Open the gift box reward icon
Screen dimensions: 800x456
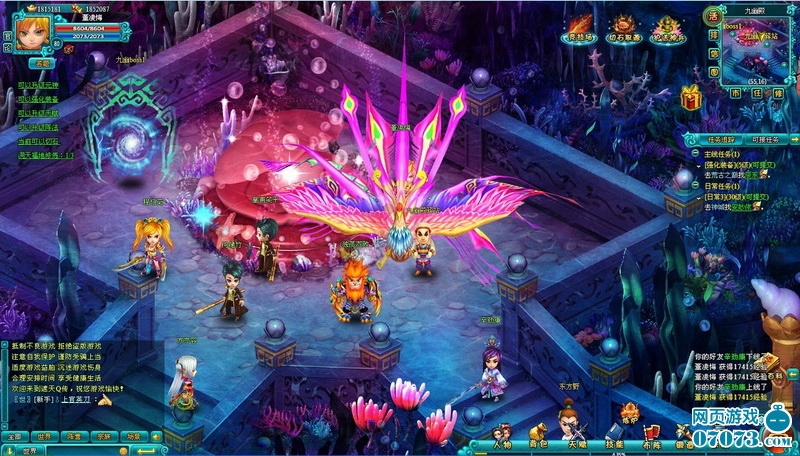click(690, 97)
